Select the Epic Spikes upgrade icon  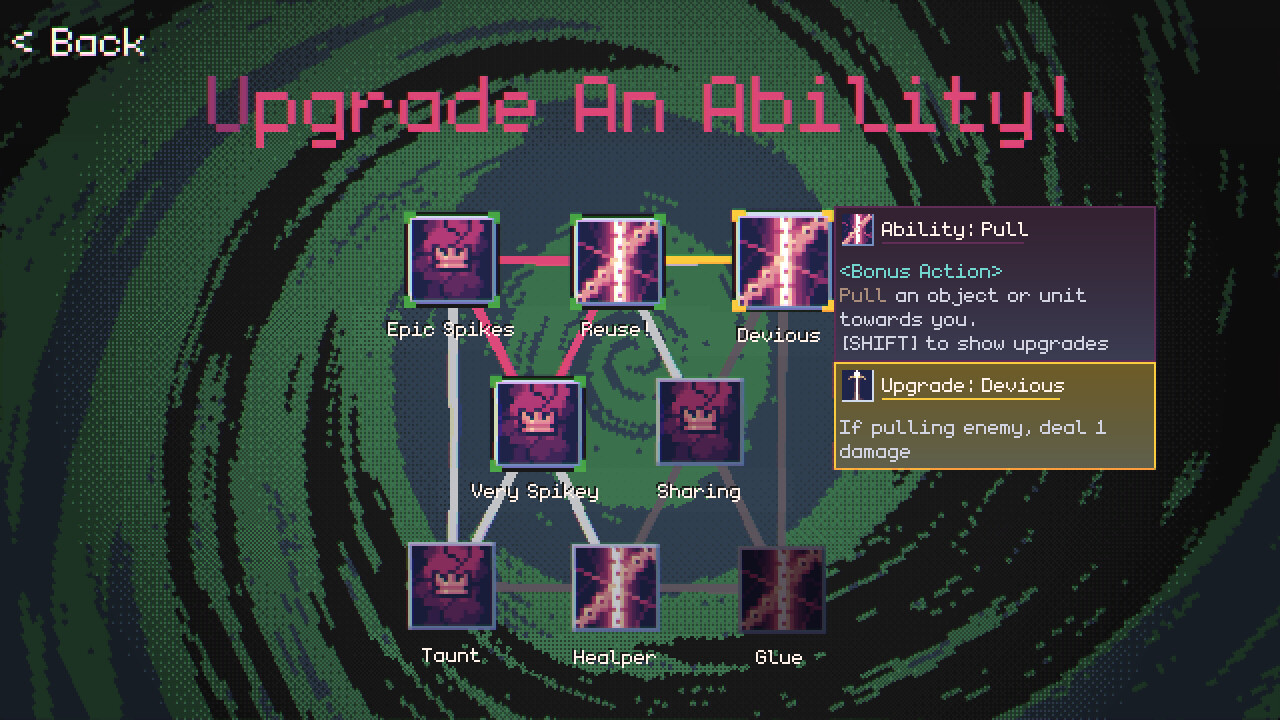pos(451,261)
